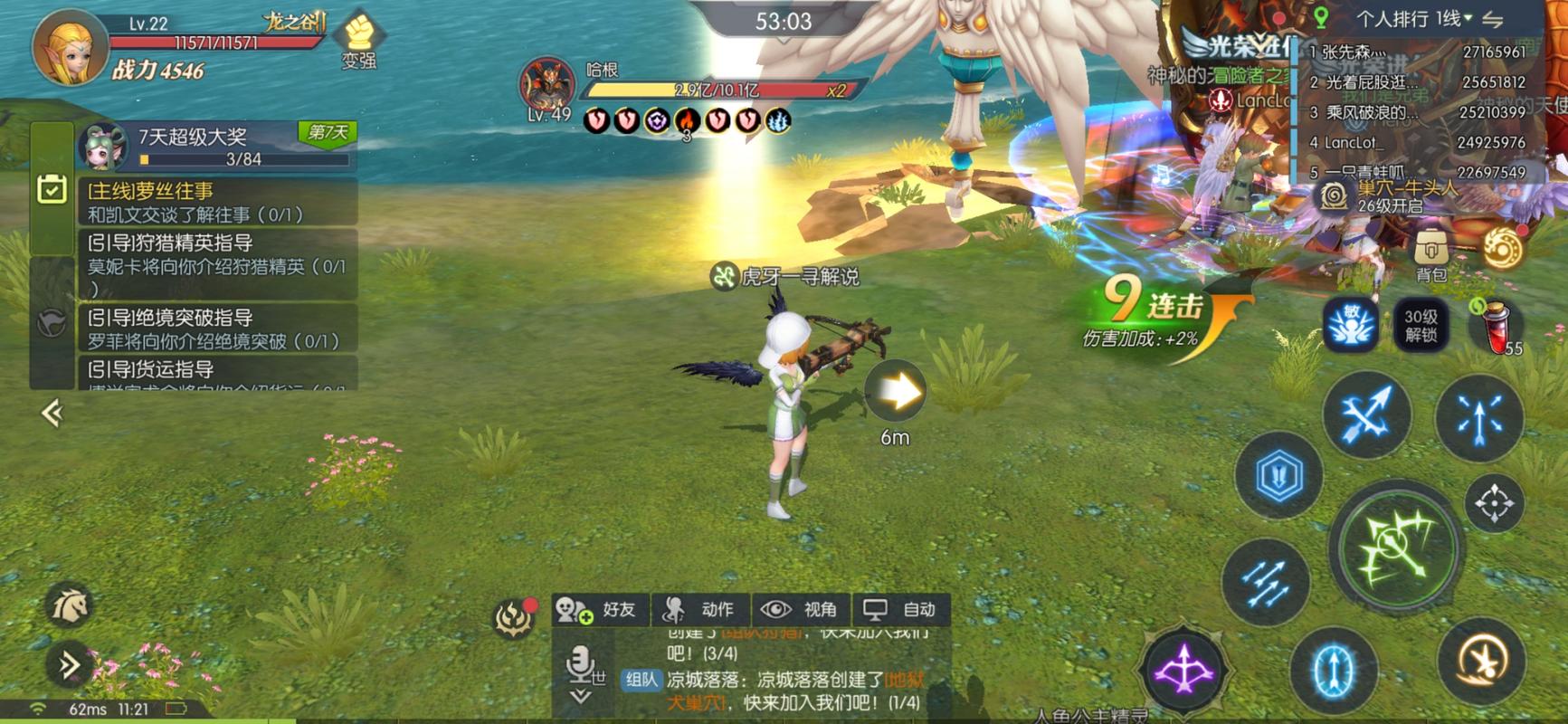Viewport: 1568px width, 724px height.
Task: Tap the voice chat microphone button
Action: [x=581, y=667]
